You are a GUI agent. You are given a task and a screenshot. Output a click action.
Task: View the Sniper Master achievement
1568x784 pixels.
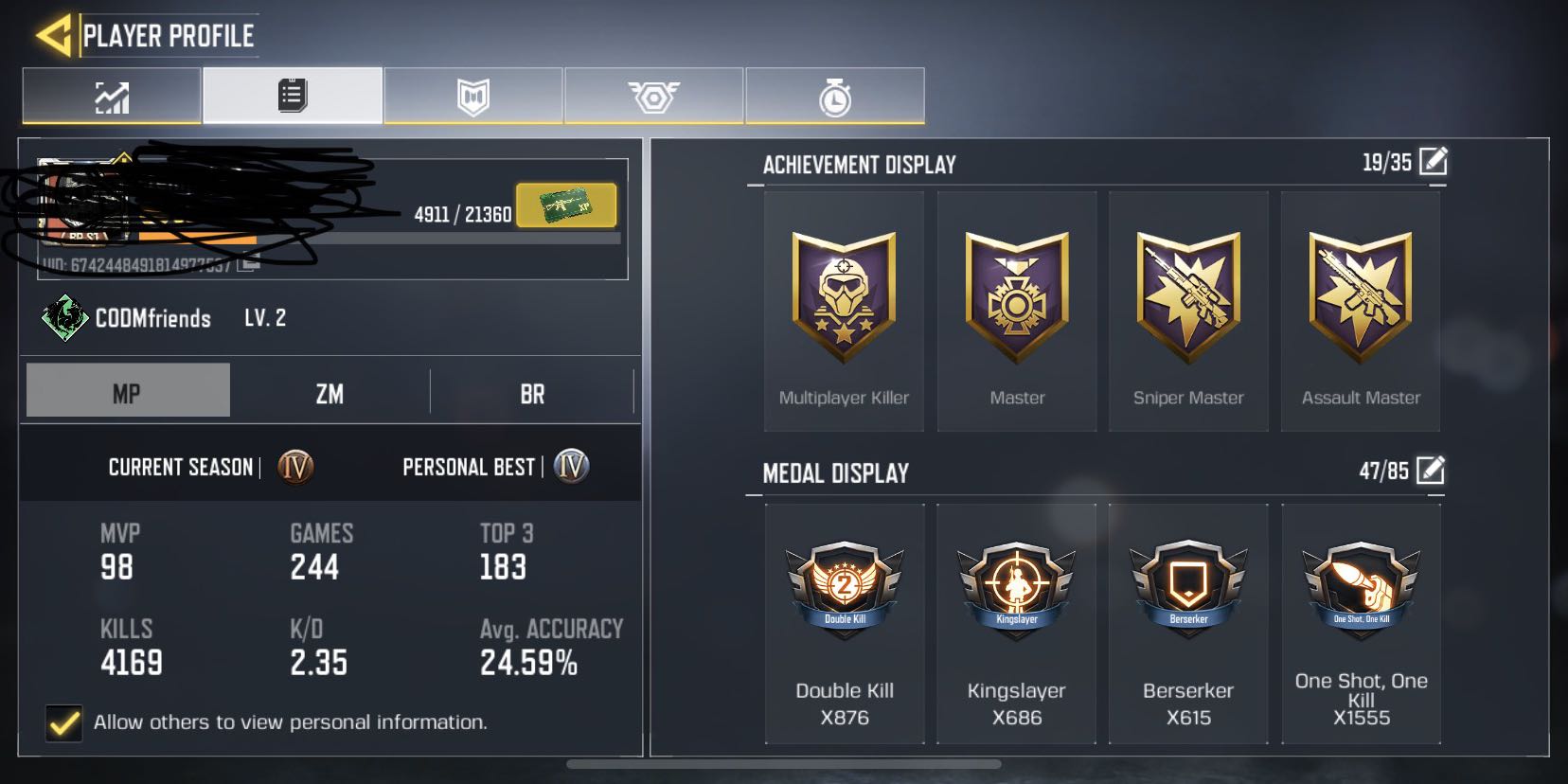(1188, 312)
